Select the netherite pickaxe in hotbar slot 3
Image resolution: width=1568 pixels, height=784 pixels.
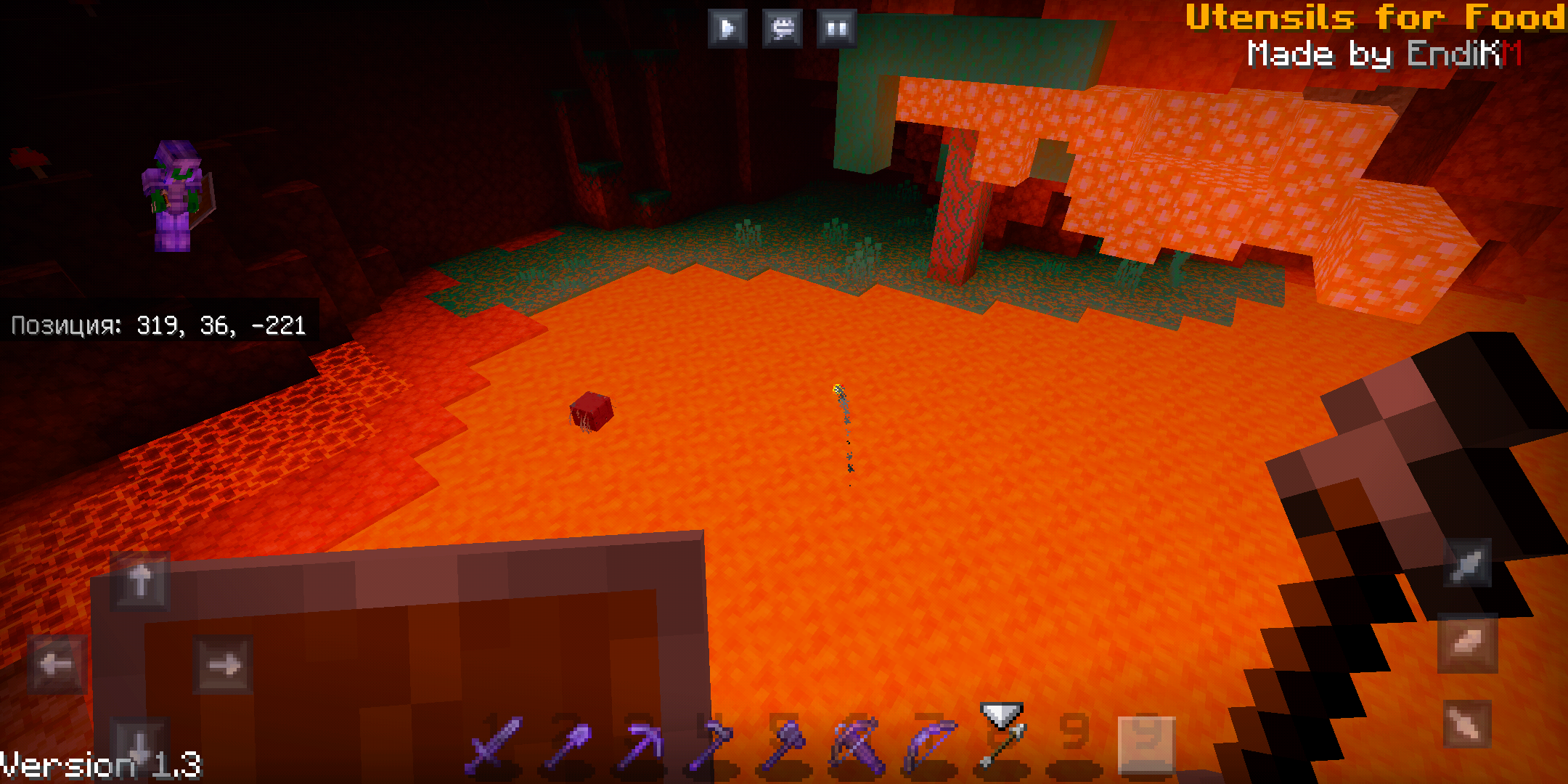pos(639,748)
